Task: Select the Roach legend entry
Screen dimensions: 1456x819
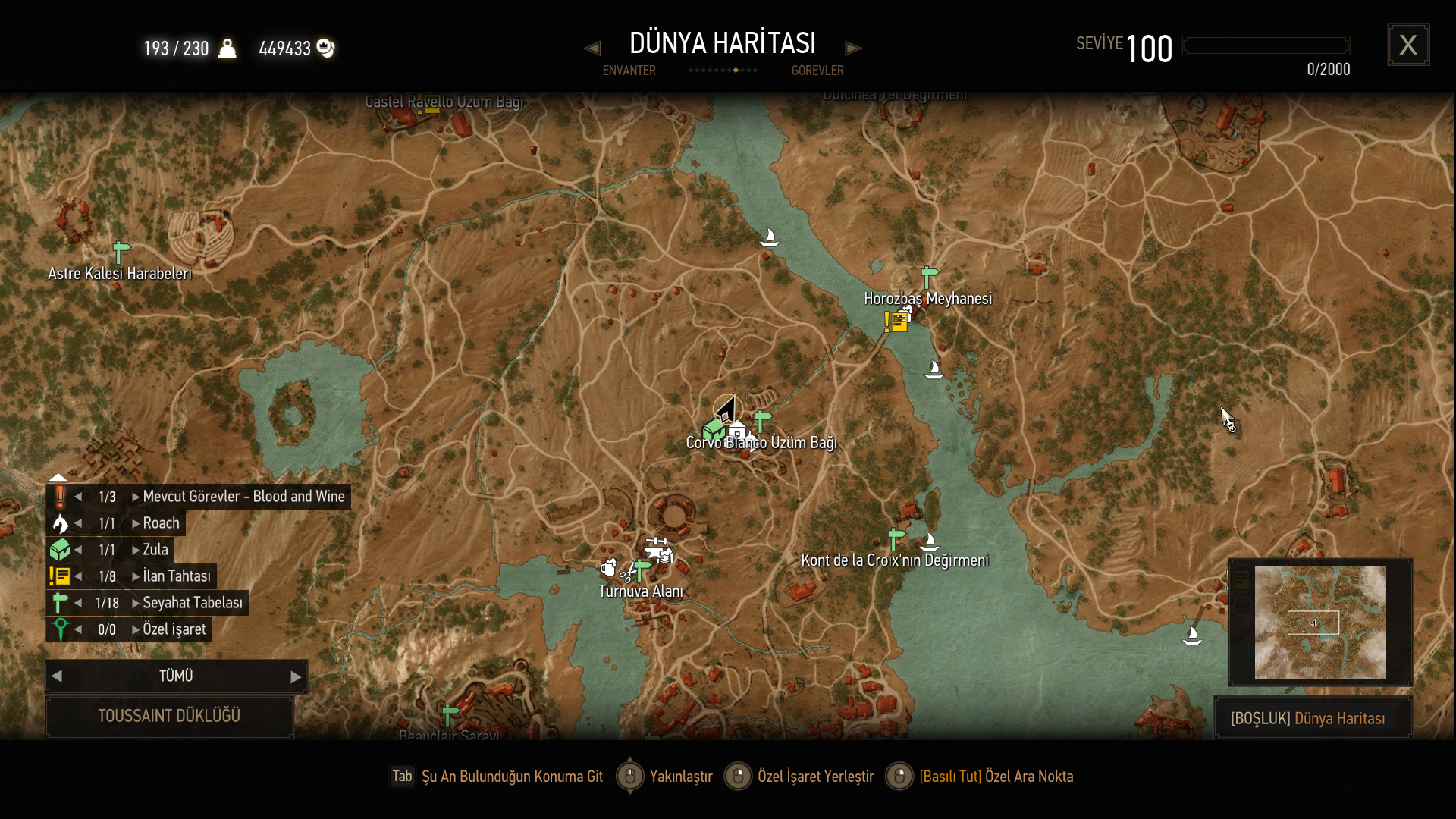Action: 161,523
